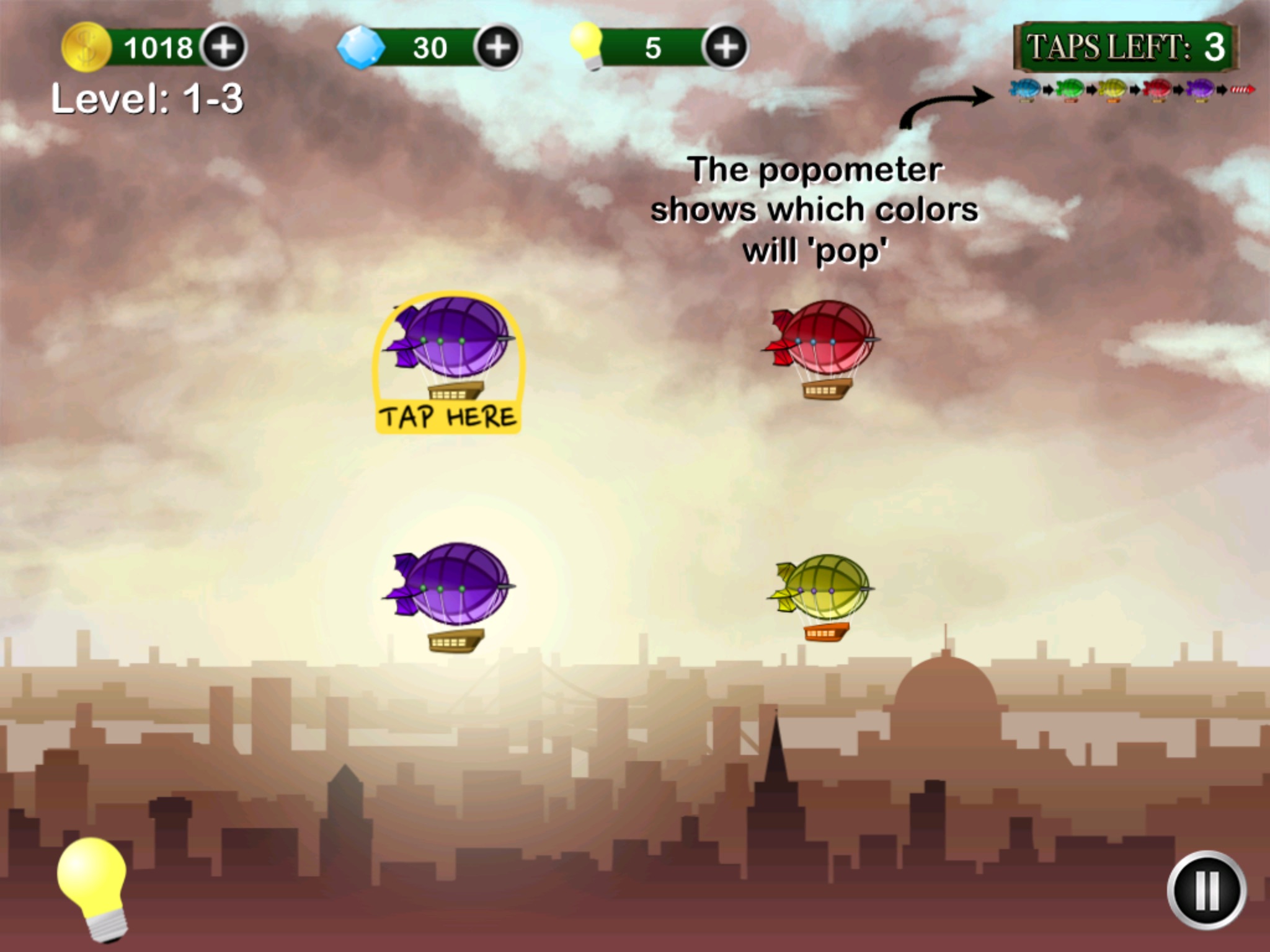The height and width of the screenshot is (952, 1270).
Task: Add more gold coins with plus button
Action: [224, 47]
